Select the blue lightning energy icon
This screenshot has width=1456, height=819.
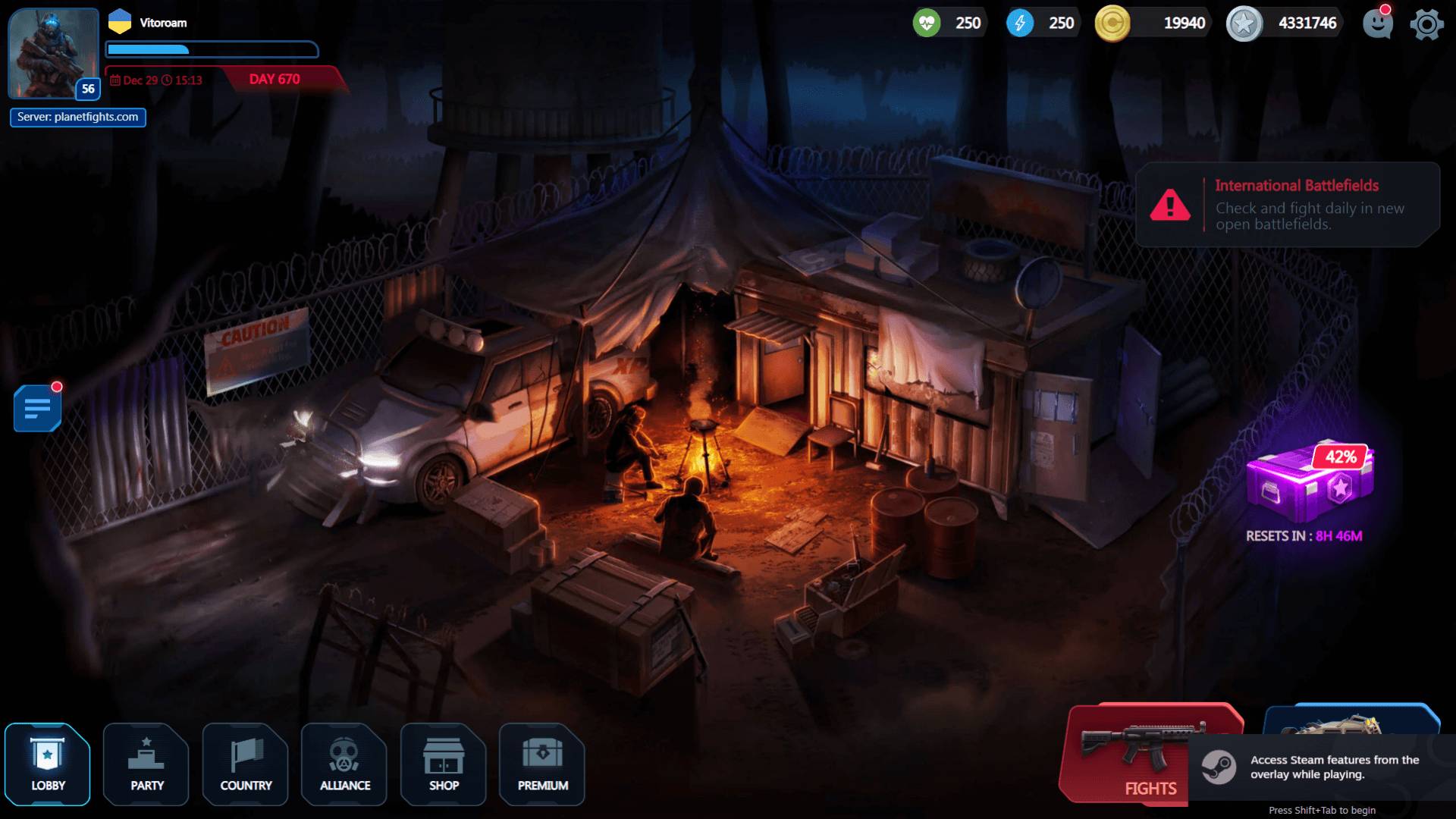(x=1020, y=24)
